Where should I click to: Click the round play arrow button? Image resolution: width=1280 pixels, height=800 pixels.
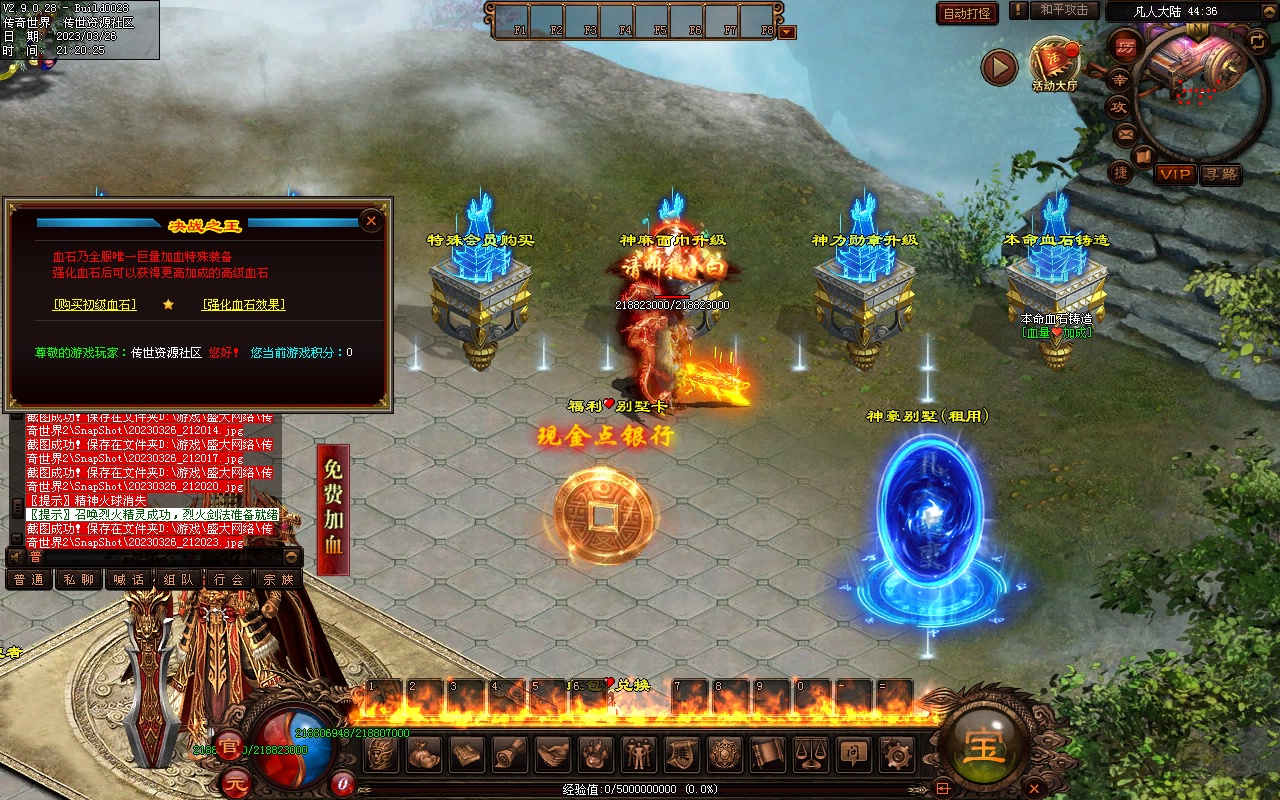pyautogui.click(x=998, y=67)
